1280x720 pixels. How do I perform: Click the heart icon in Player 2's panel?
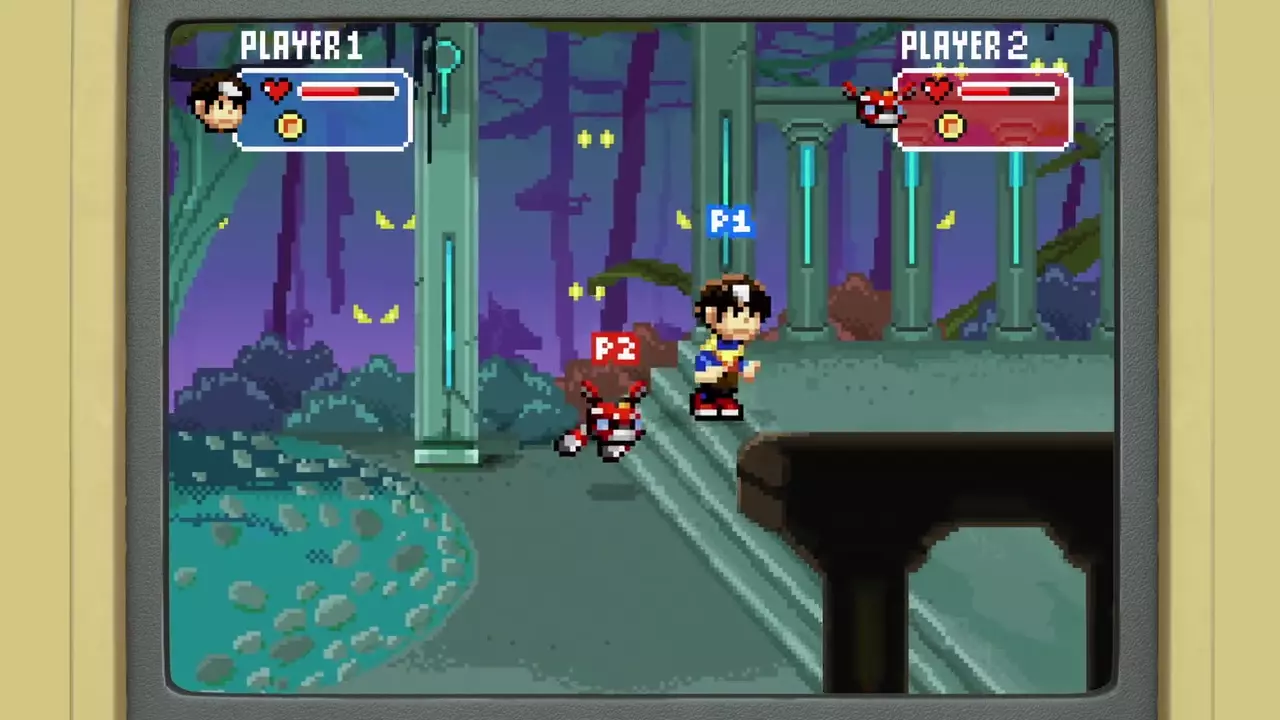936,91
